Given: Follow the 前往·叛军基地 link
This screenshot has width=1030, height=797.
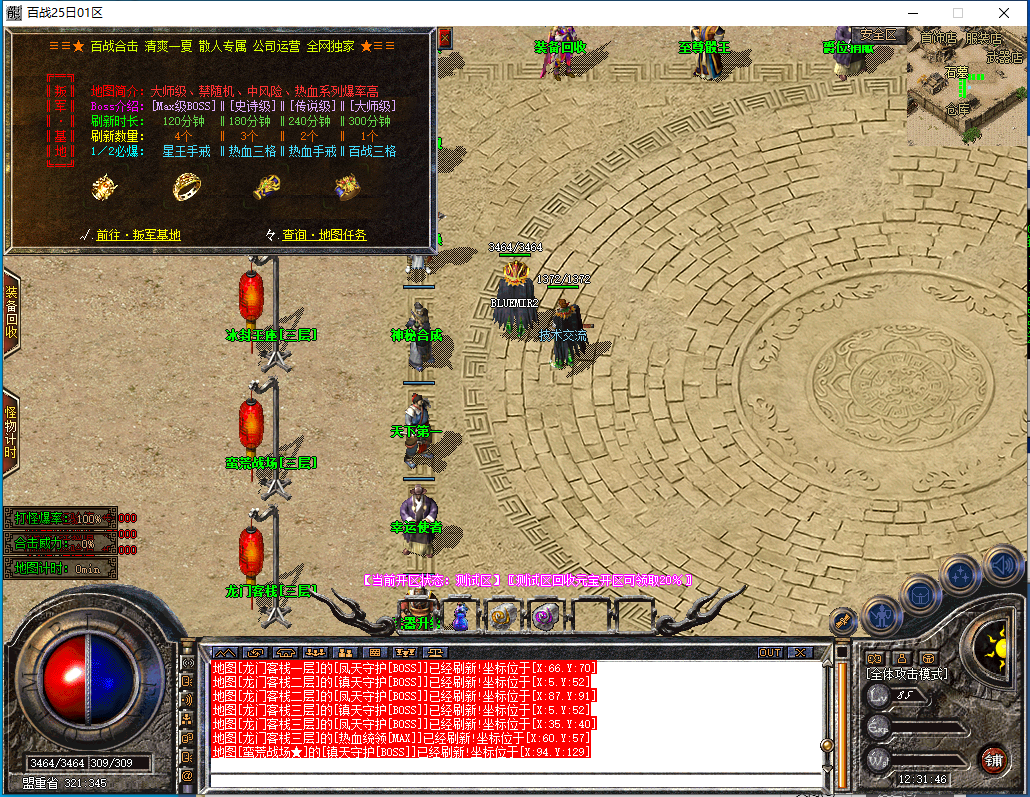Looking at the screenshot, I should [x=138, y=235].
